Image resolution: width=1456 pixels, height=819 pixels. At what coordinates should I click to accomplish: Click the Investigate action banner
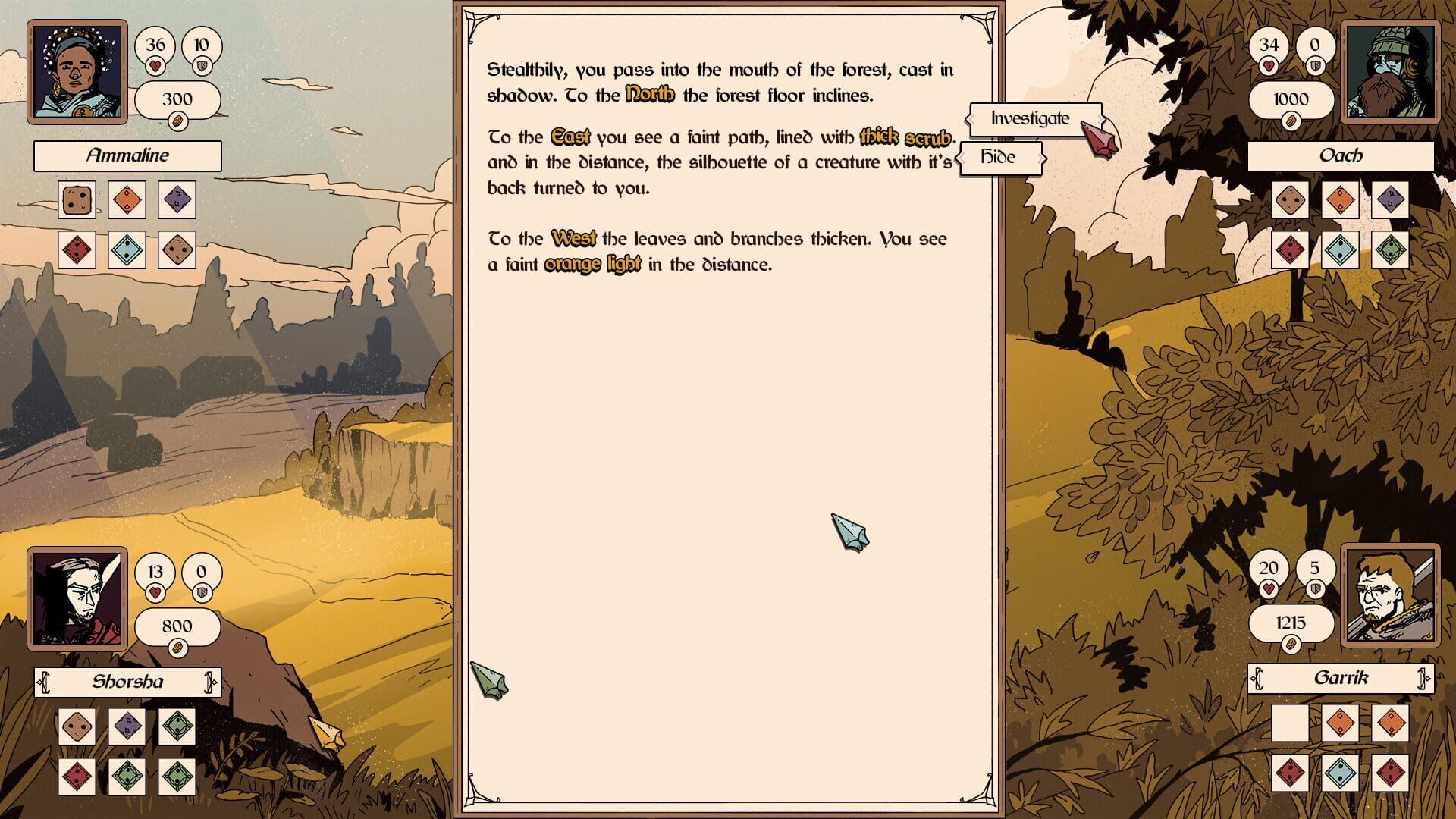[1029, 118]
